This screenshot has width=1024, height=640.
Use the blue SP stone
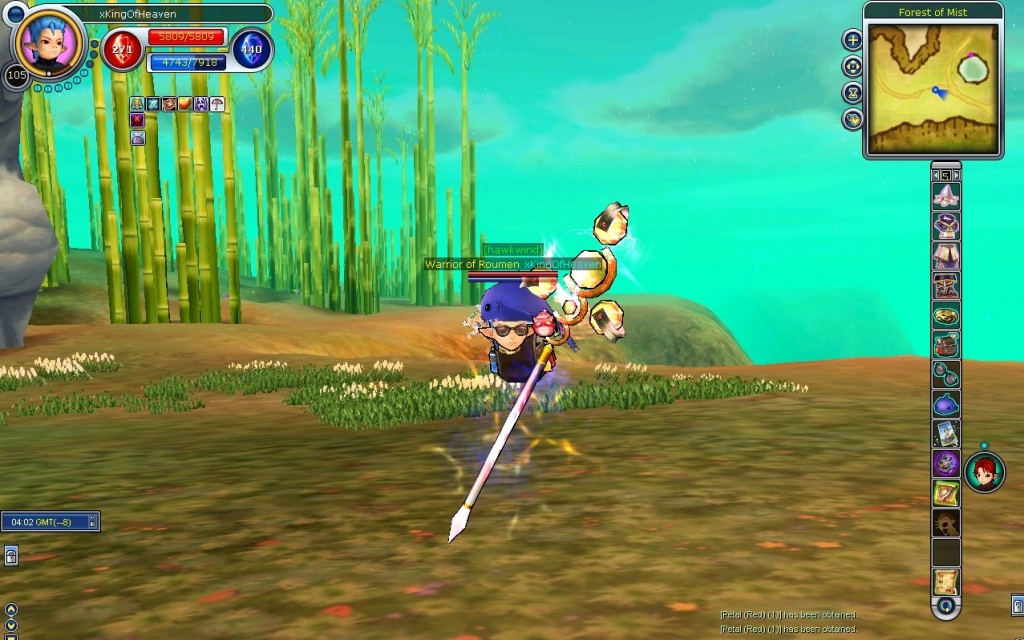[x=252, y=49]
